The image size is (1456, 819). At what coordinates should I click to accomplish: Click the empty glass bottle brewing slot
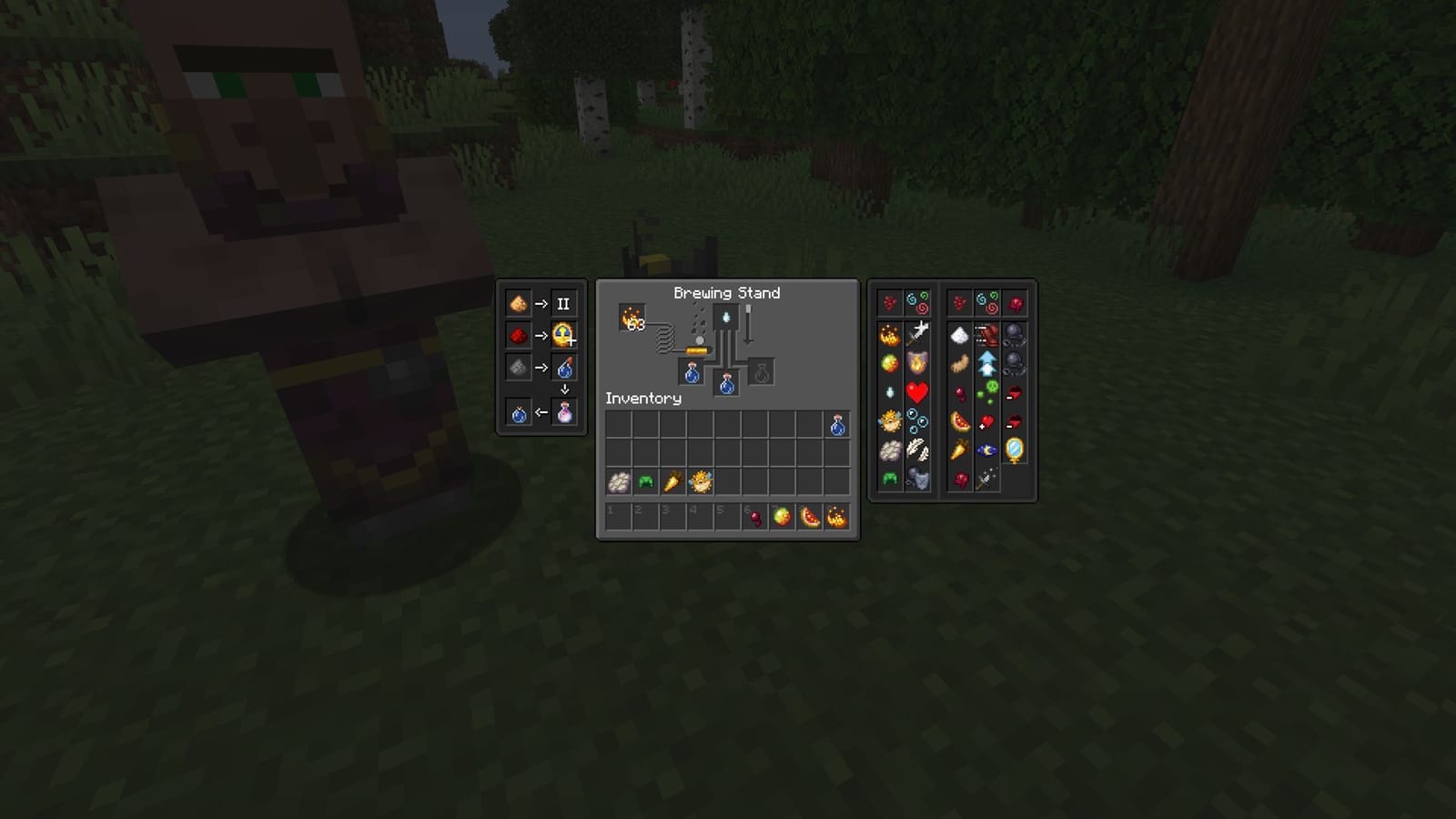(763, 373)
